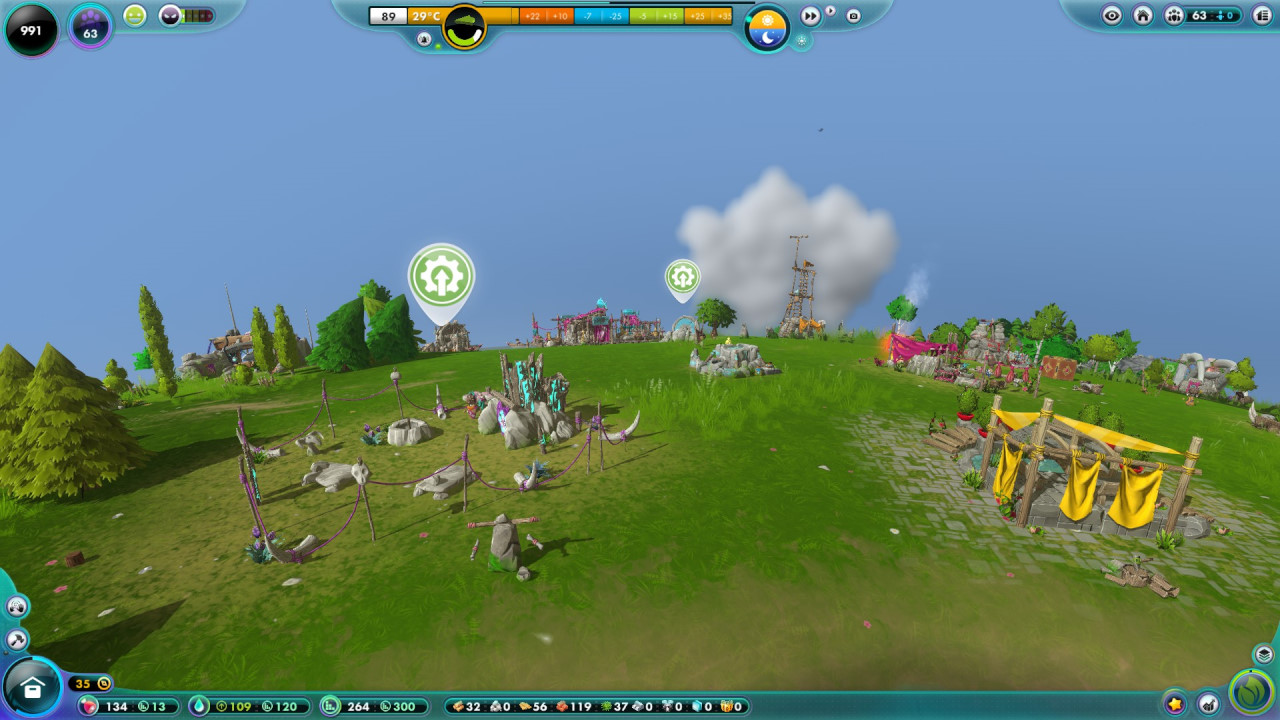Open the house icon at top right
Screen dimensions: 1280x720
click(x=1143, y=15)
